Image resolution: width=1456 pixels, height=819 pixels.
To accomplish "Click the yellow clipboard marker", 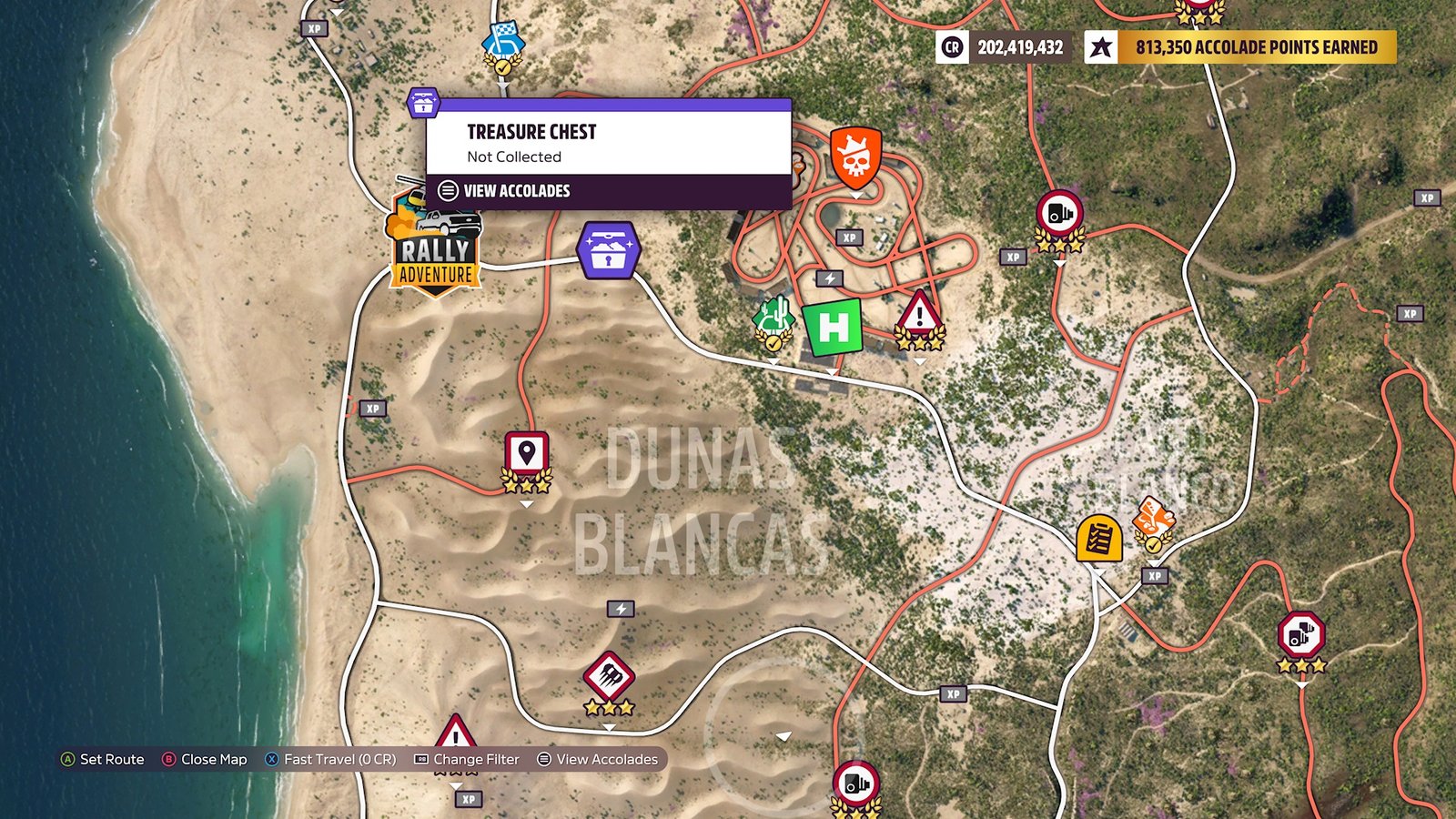I will [1098, 539].
